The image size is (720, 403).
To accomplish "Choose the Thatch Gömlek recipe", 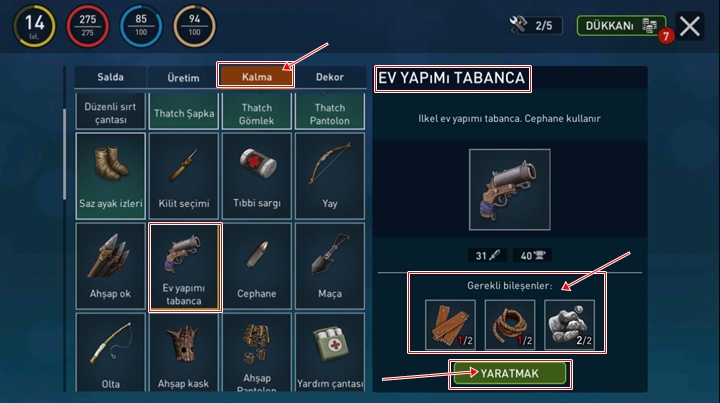I will click(256, 112).
